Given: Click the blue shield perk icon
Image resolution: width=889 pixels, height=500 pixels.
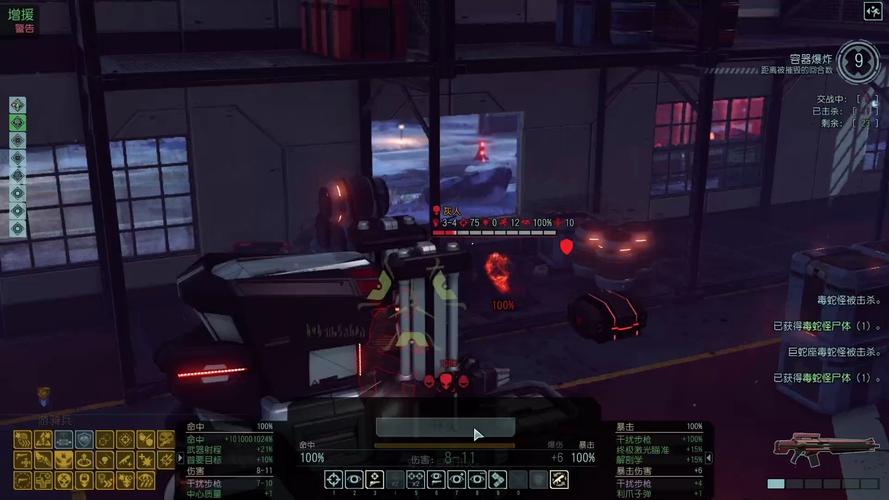Looking at the screenshot, I should [83, 439].
